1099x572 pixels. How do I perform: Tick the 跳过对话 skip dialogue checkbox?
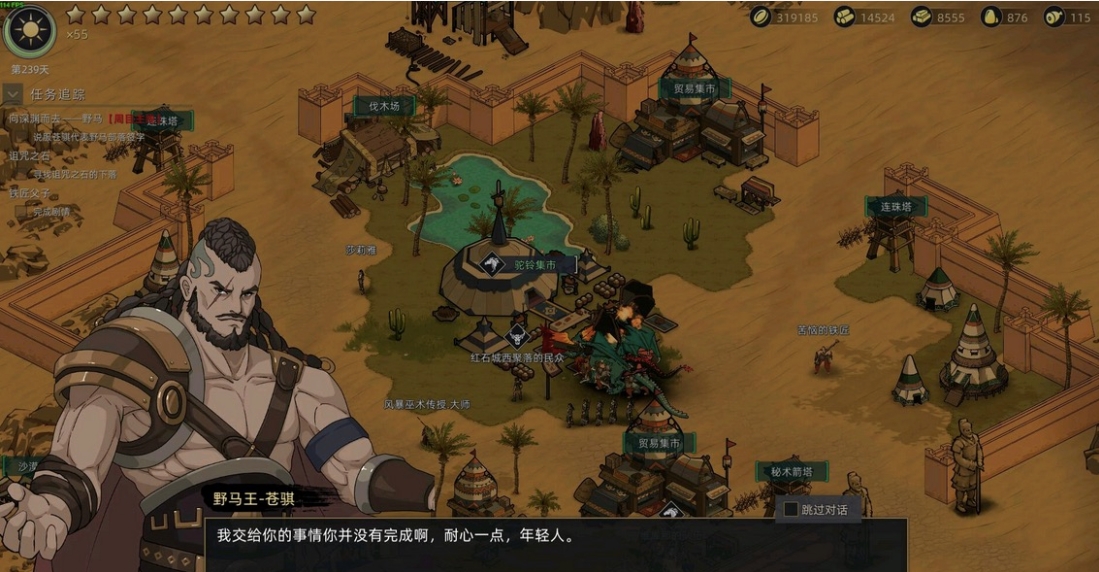[x=791, y=509]
